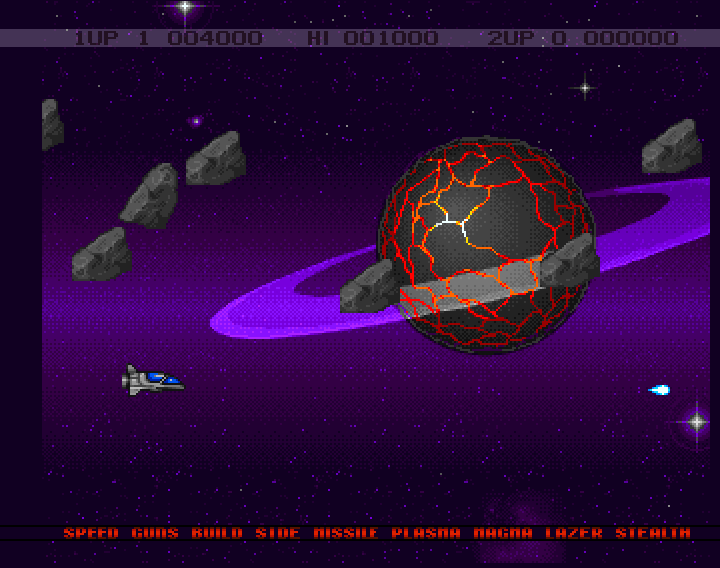Enable the STEALTH power-up

pos(653,534)
